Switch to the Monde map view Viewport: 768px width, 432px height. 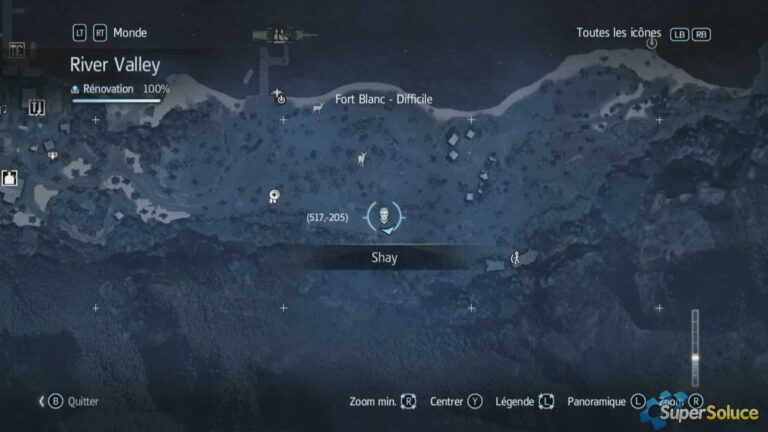tap(129, 33)
